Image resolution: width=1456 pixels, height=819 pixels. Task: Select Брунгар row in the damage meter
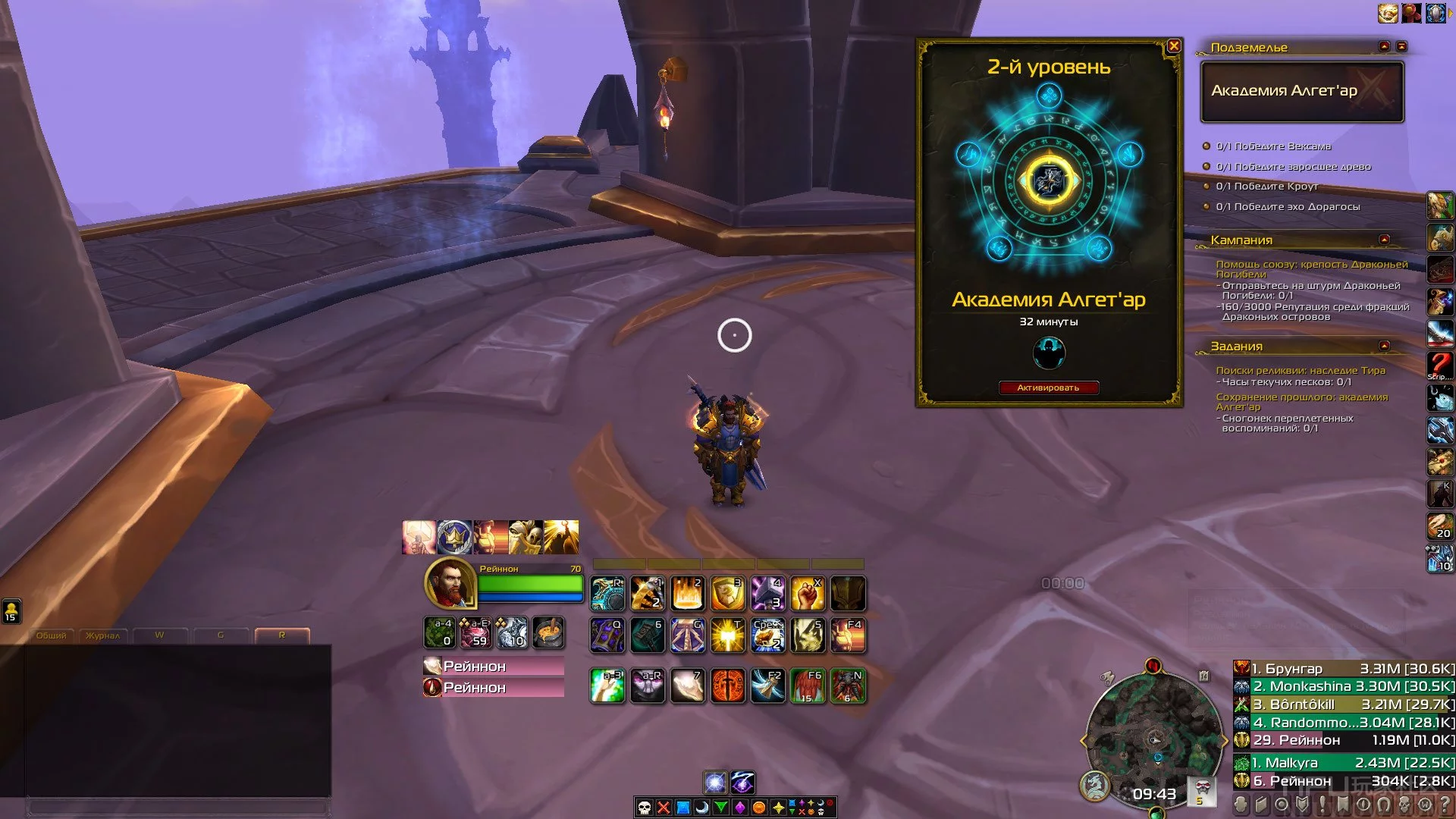point(1344,668)
